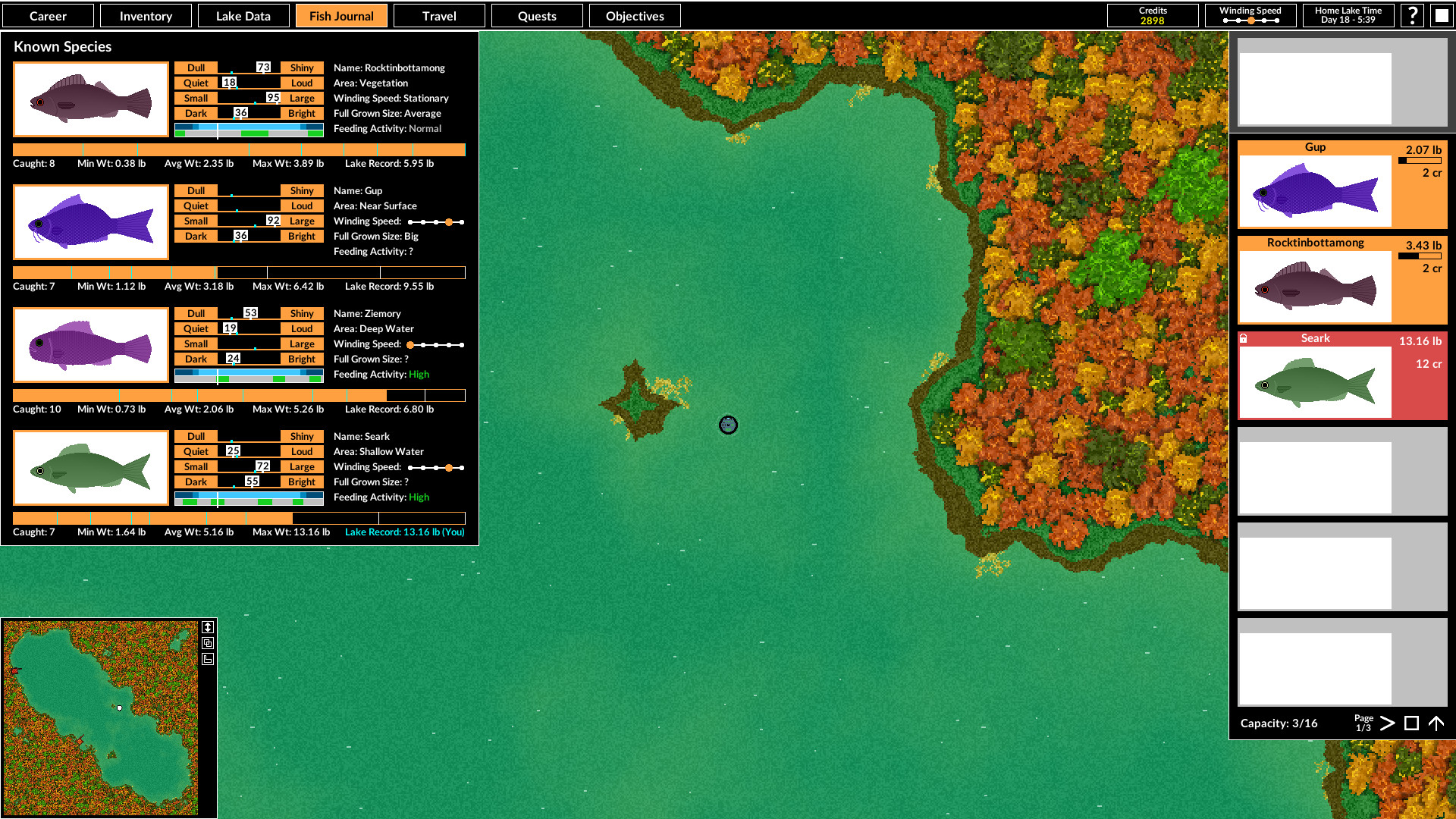Image resolution: width=1456 pixels, height=819 pixels.
Task: Click the white square icon in the top-right corner
Action: [x=1441, y=15]
